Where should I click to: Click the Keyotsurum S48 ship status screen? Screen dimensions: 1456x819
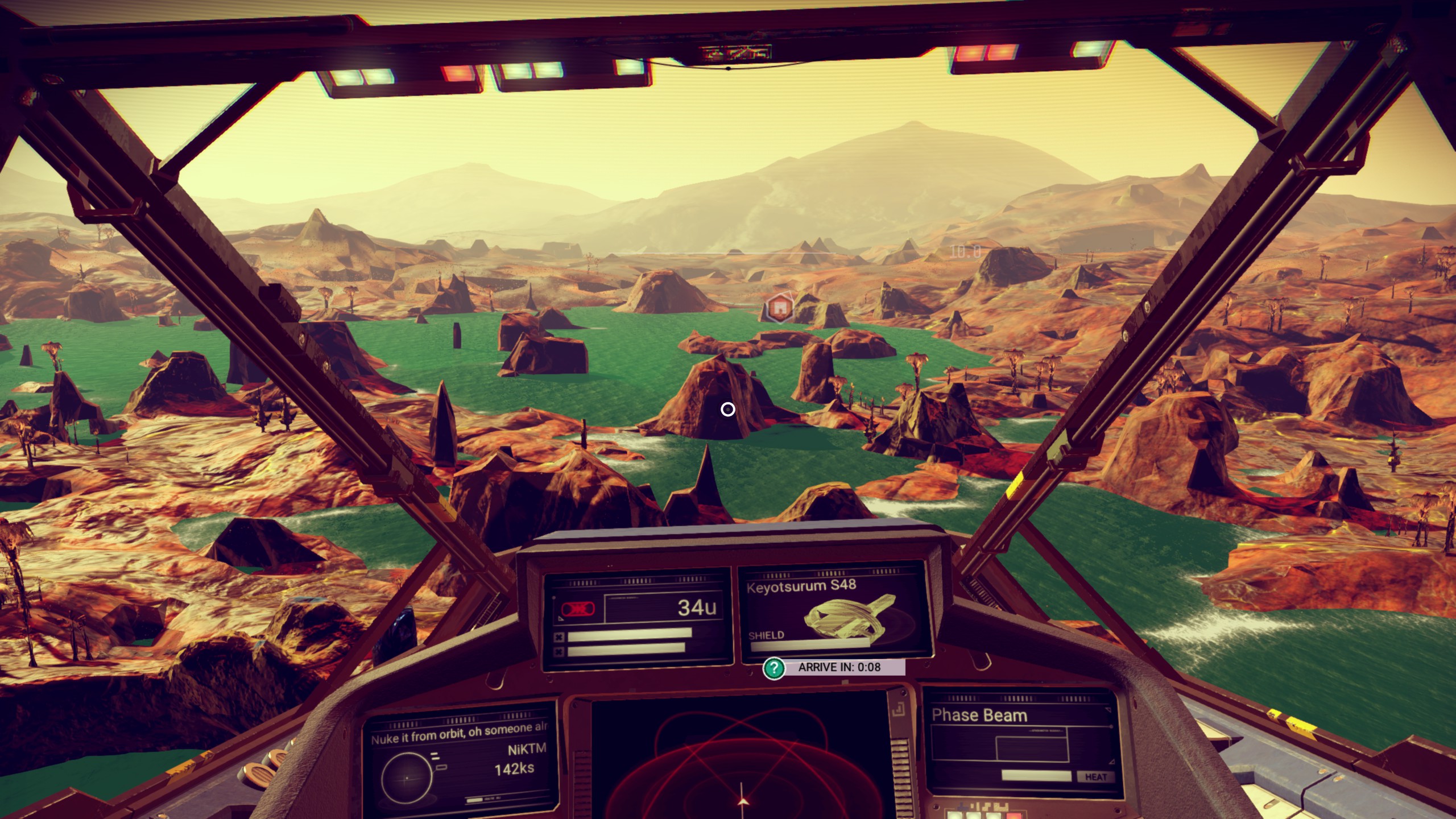click(x=835, y=614)
